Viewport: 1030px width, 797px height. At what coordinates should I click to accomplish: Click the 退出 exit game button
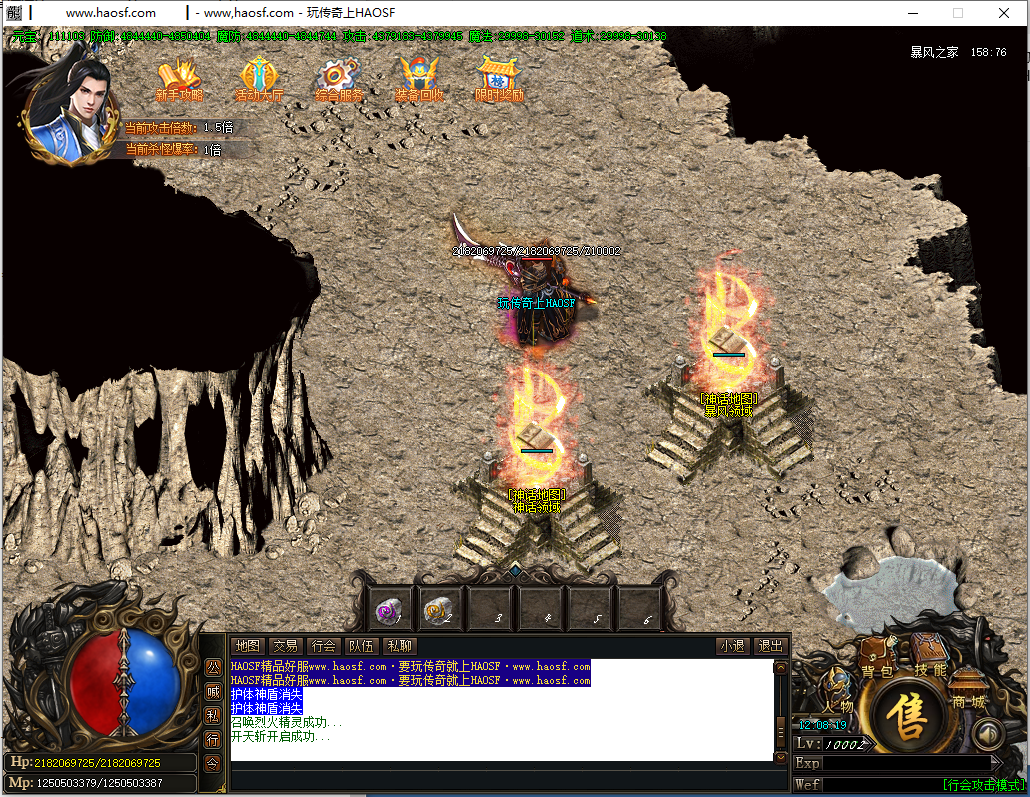(770, 646)
